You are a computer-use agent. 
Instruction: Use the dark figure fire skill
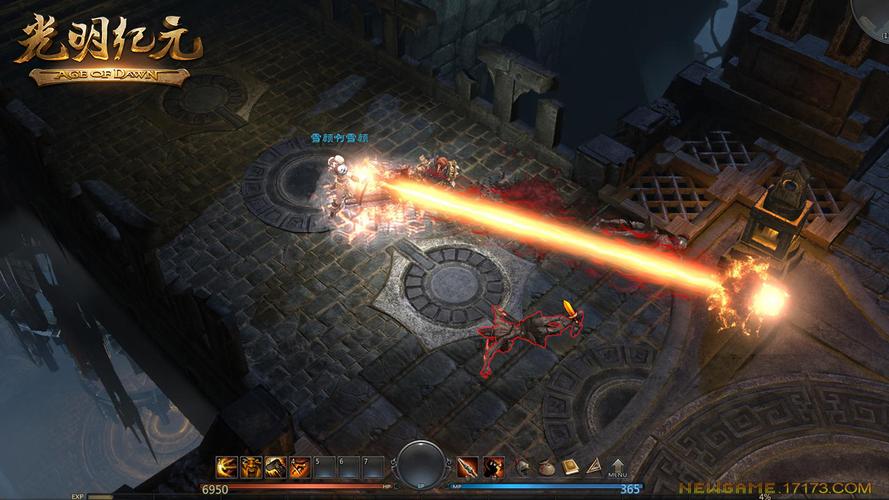(493, 466)
